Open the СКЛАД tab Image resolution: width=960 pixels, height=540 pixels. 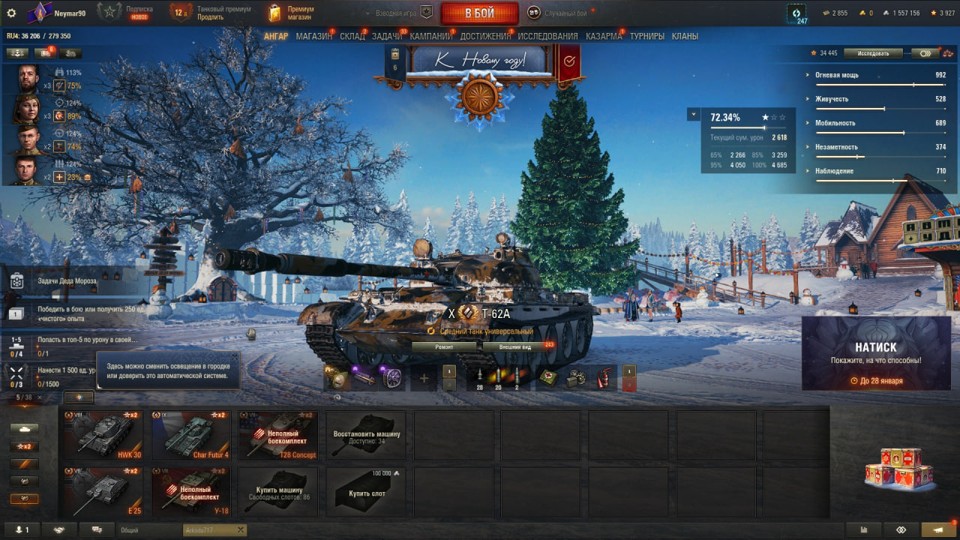(352, 36)
